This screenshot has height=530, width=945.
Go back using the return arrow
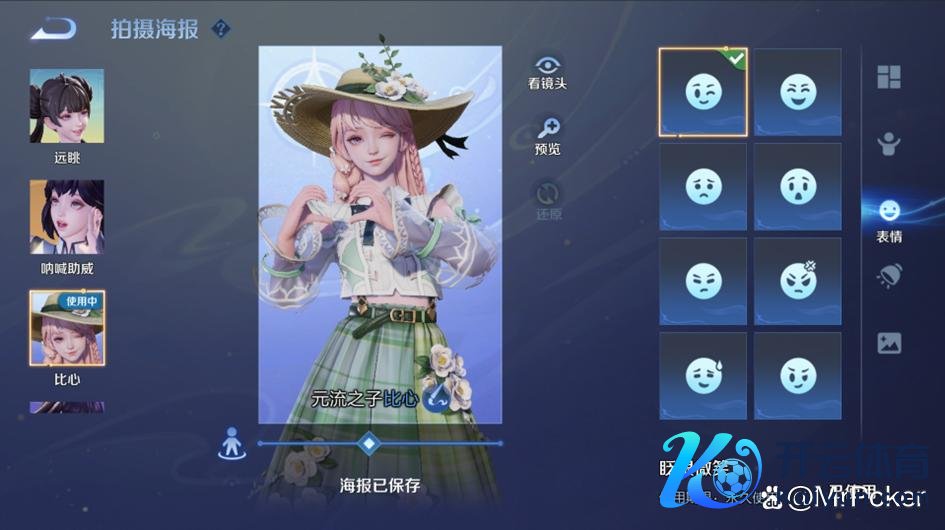coord(53,29)
